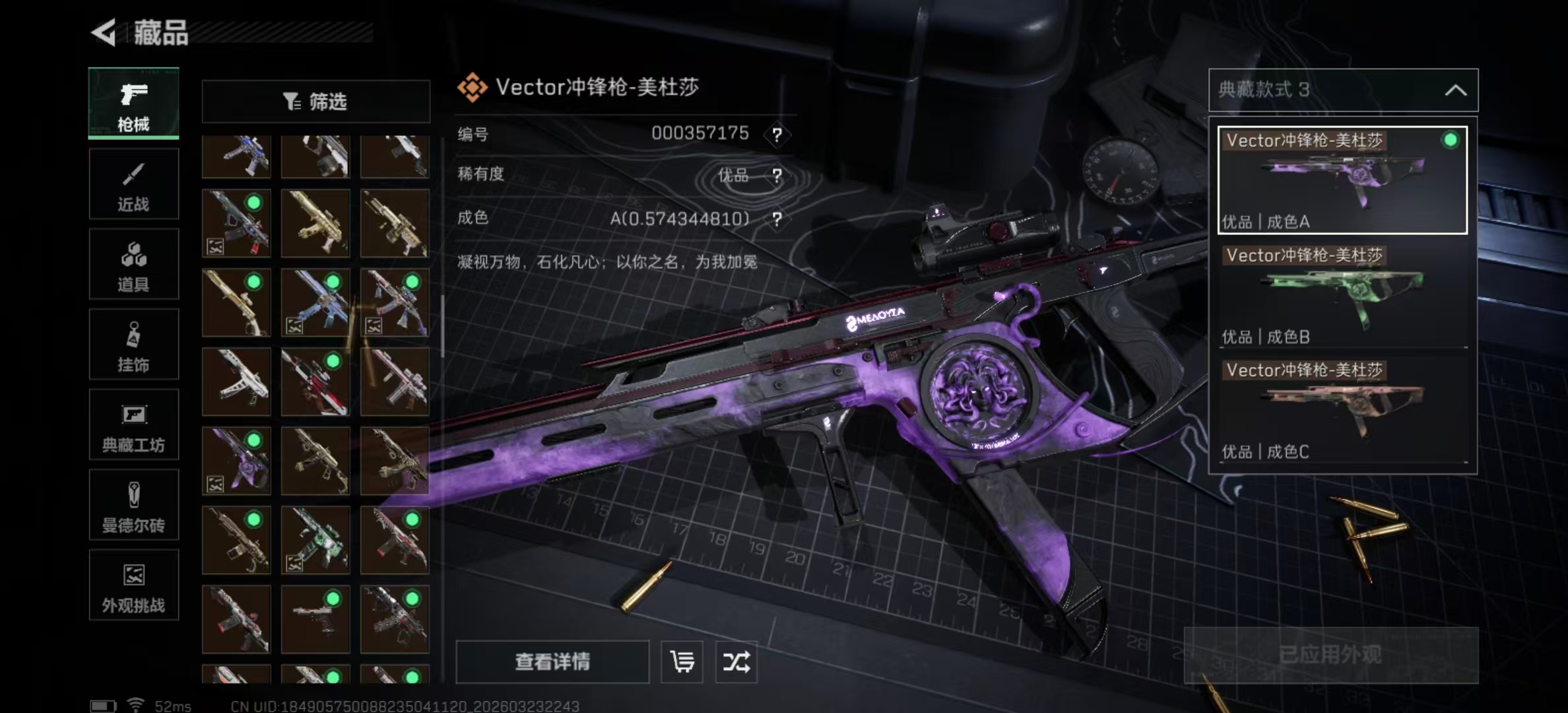The height and width of the screenshot is (713, 1568).
Task: Click the shuffle arrows icon button
Action: [736, 662]
